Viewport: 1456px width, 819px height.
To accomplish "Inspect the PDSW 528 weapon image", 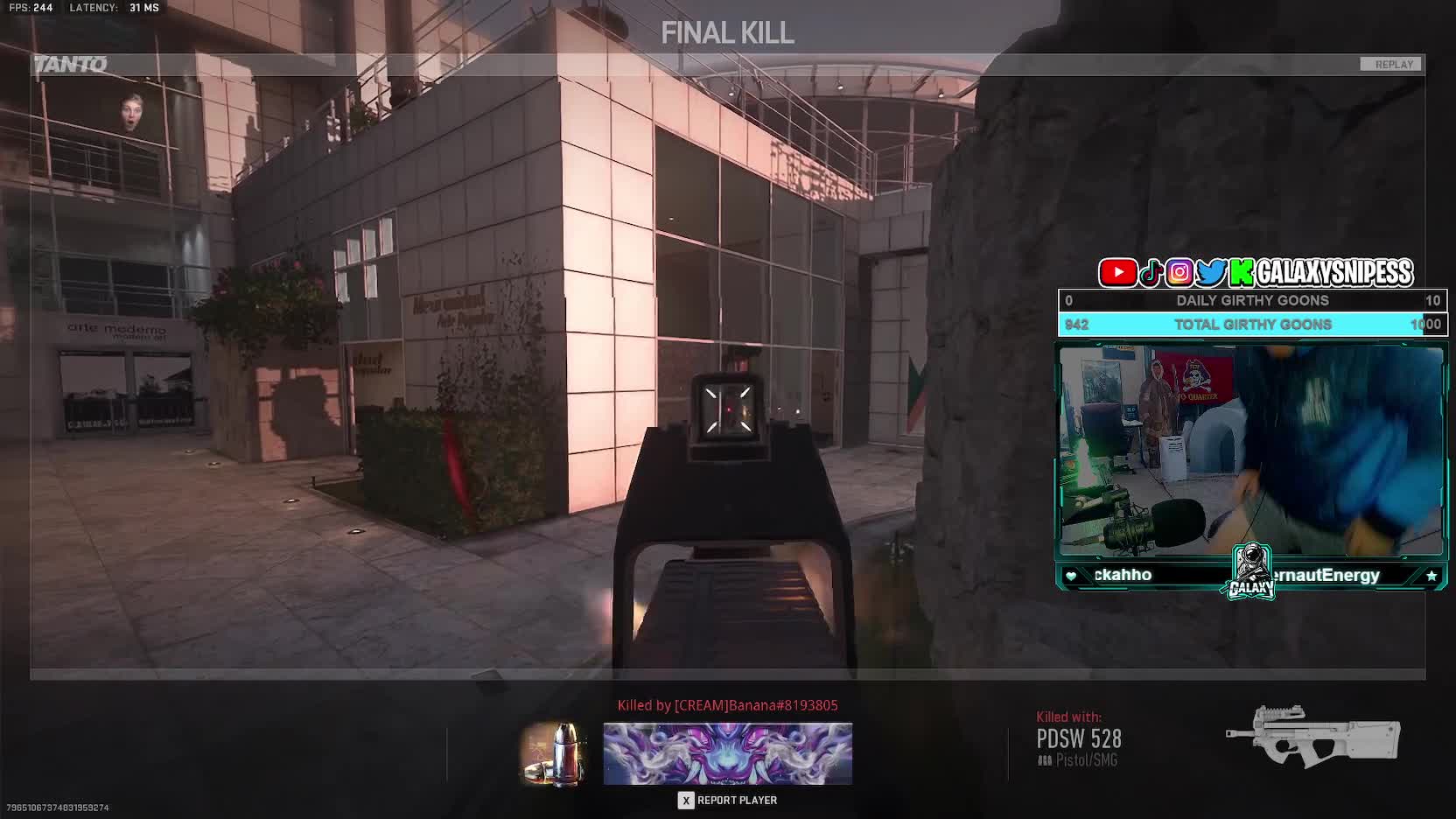I will point(1312,737).
